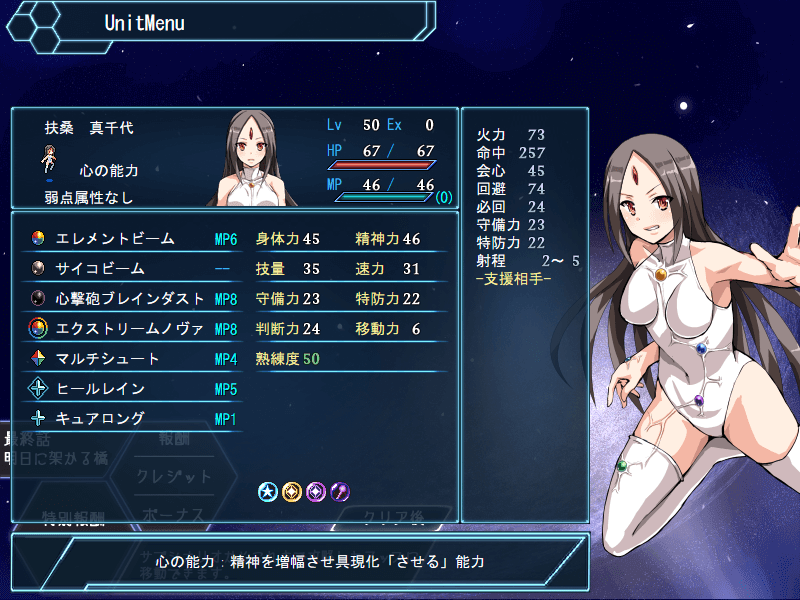Pick the エクストリームノヴァ skill
This screenshot has height=600, width=800.
(x=130, y=329)
